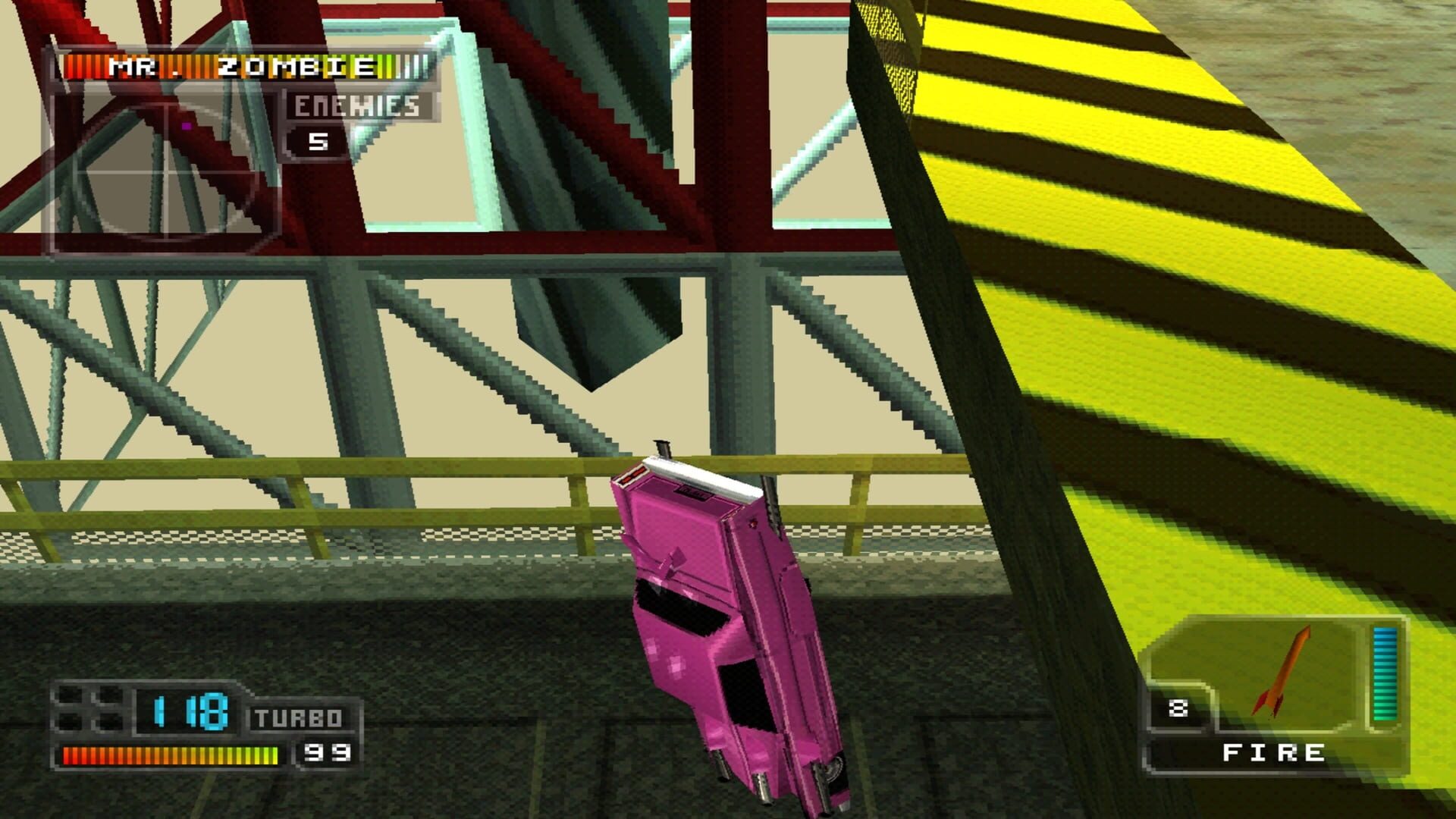Click the digital speedometer reading 118

[x=190, y=712]
